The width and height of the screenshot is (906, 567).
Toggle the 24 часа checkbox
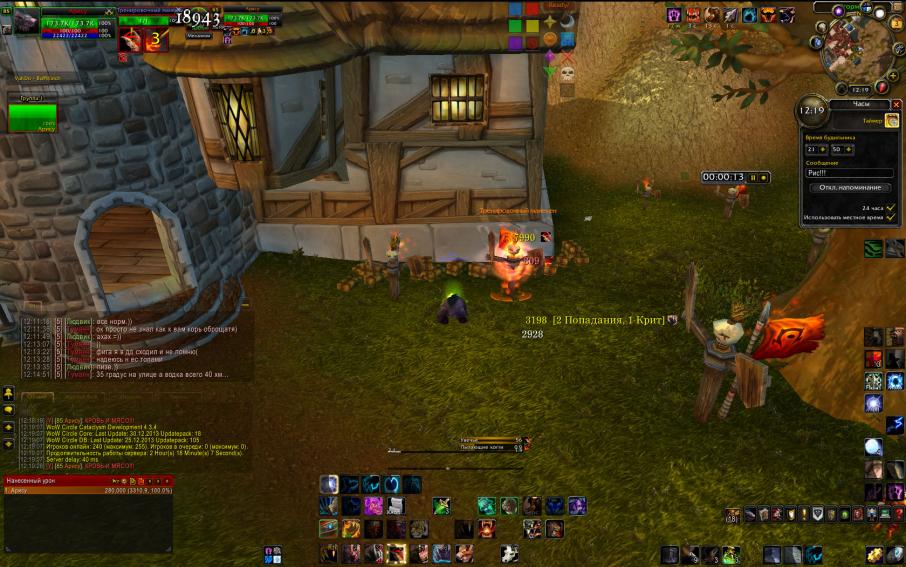point(891,207)
